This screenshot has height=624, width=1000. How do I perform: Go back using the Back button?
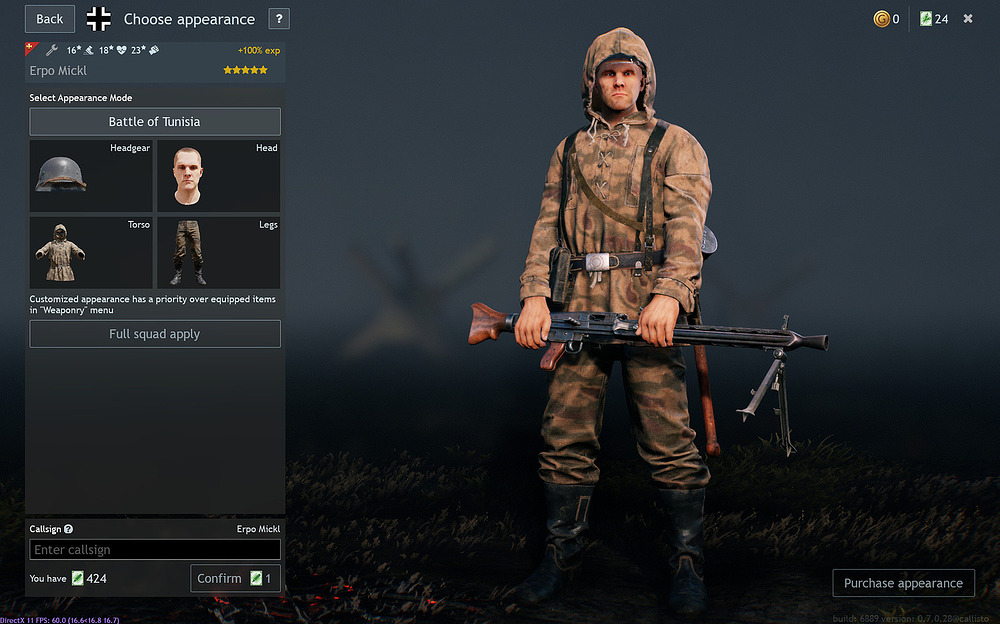point(50,19)
